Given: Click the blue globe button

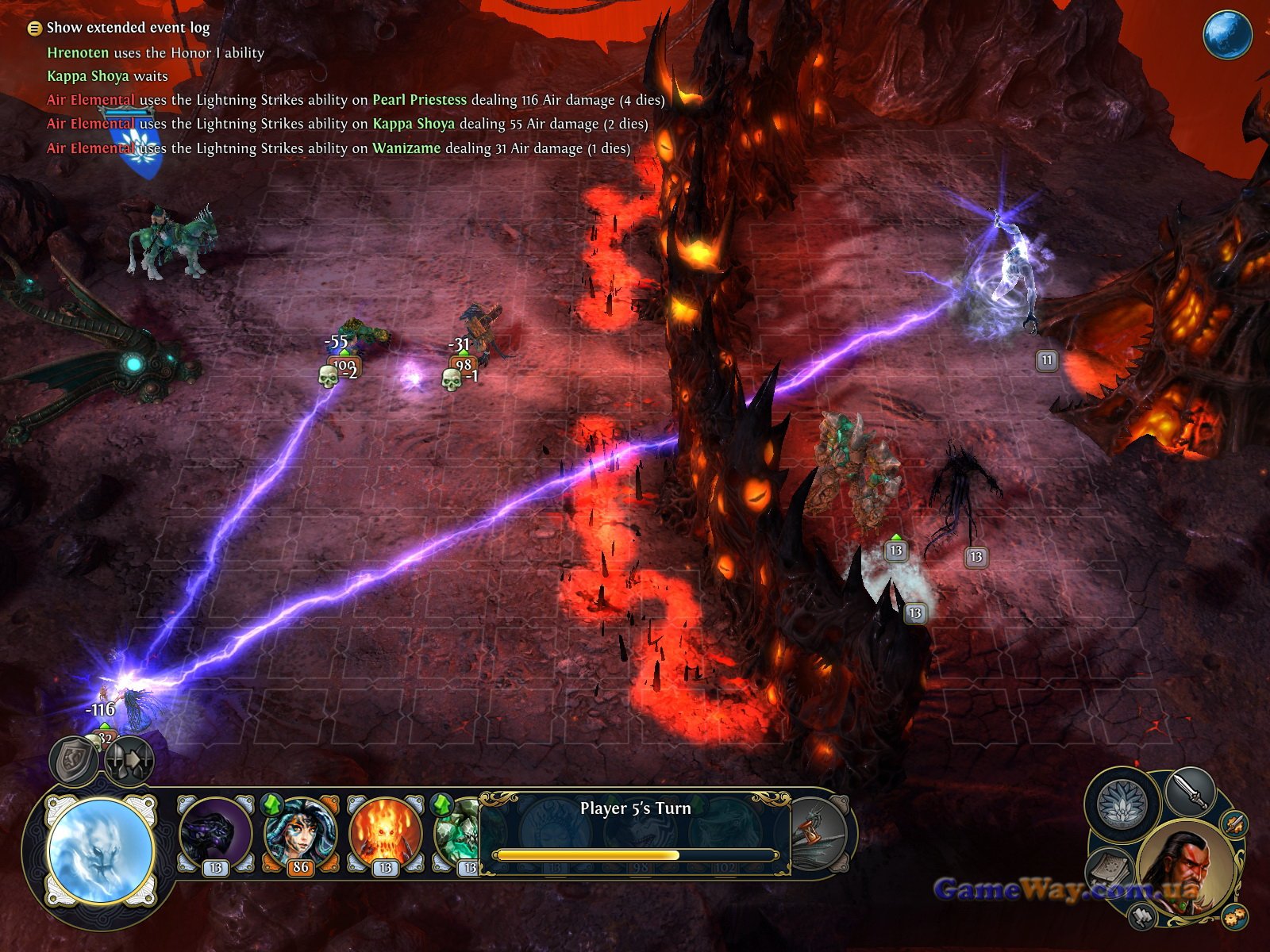Looking at the screenshot, I should 1227,34.
